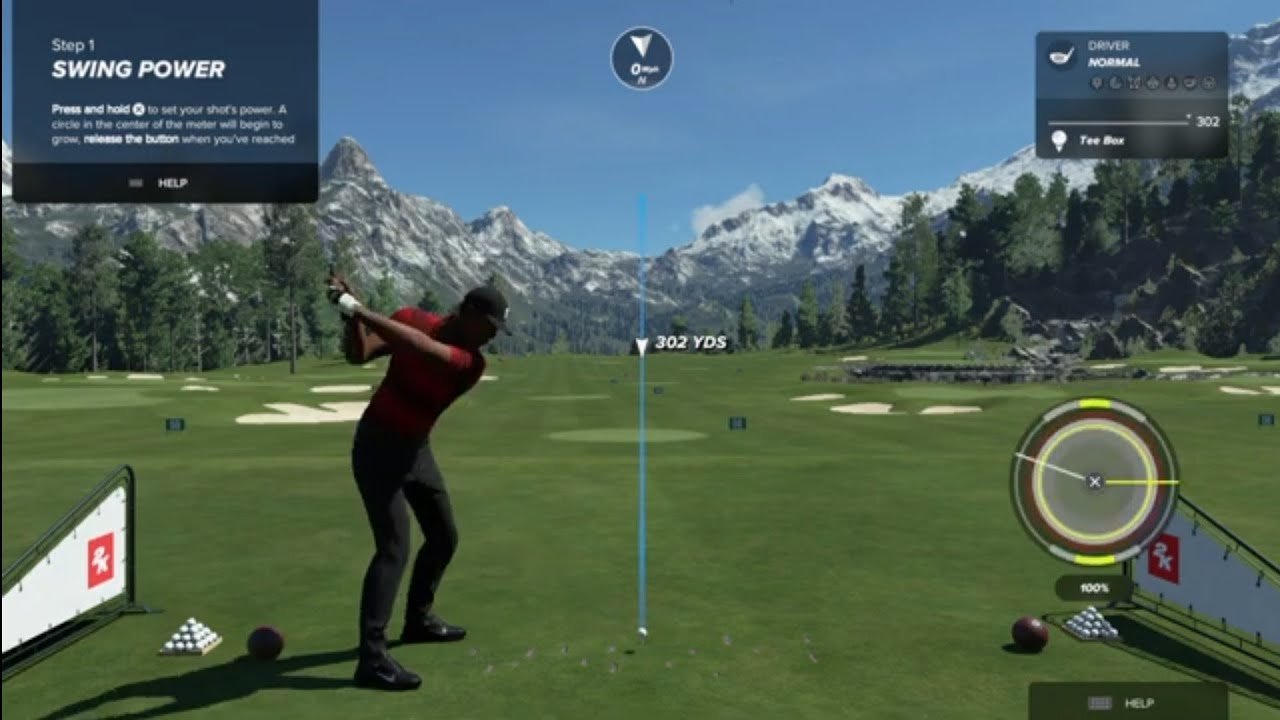Change the NORMAL shot type label
Viewport: 1280px width, 720px height.
coord(1114,62)
